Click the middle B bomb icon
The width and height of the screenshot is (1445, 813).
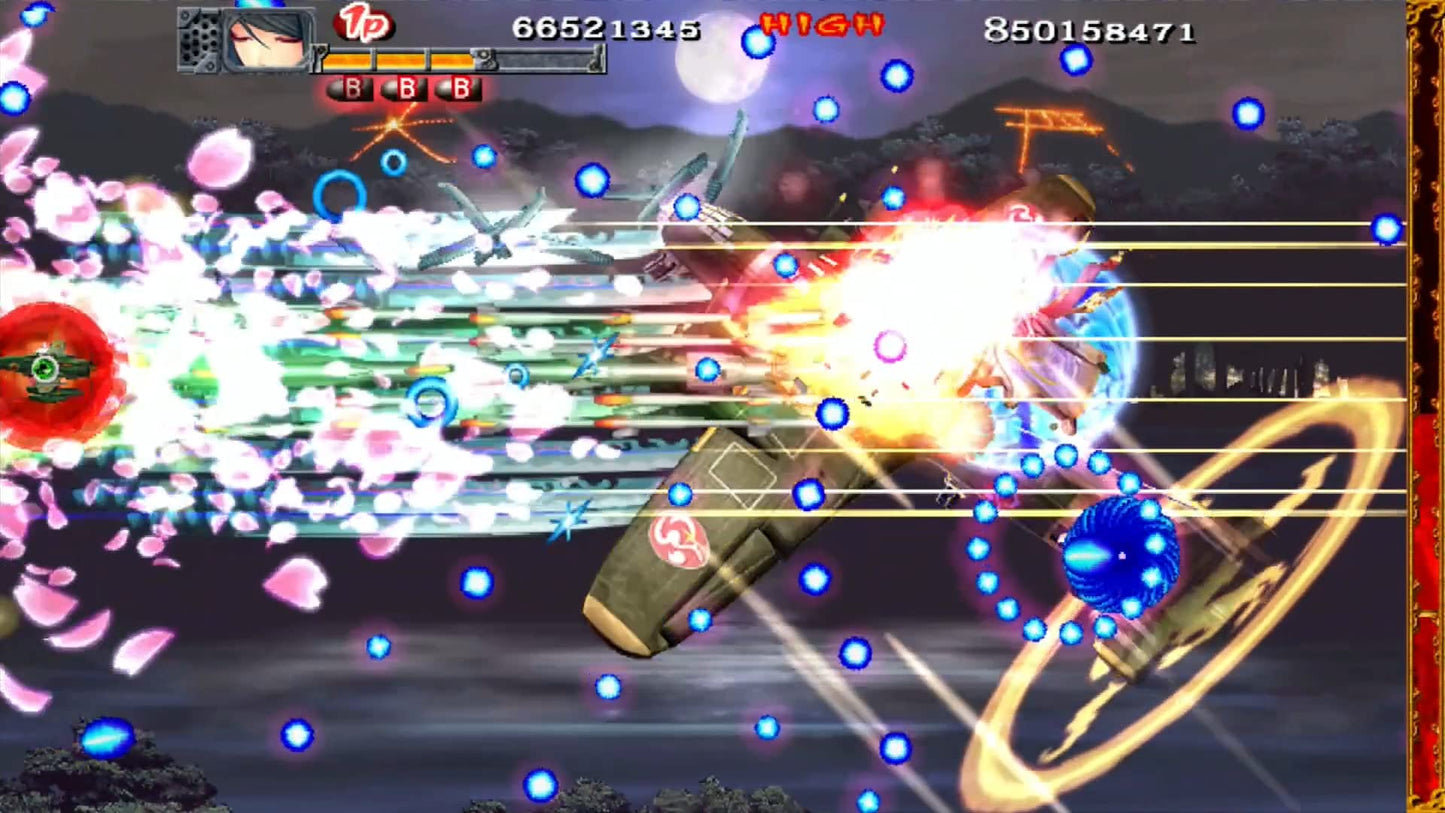(404, 87)
